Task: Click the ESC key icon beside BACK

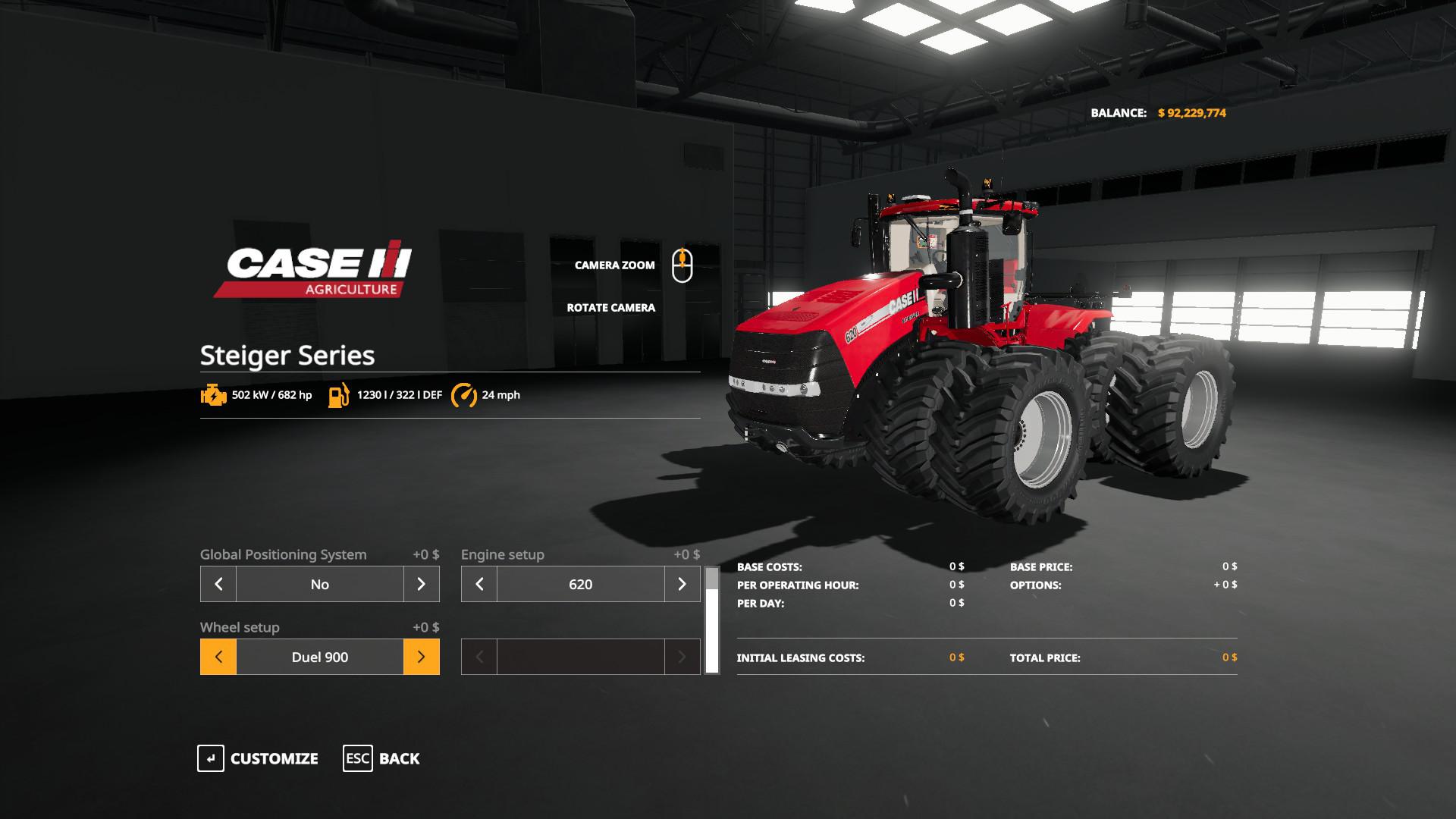Action: pos(356,758)
